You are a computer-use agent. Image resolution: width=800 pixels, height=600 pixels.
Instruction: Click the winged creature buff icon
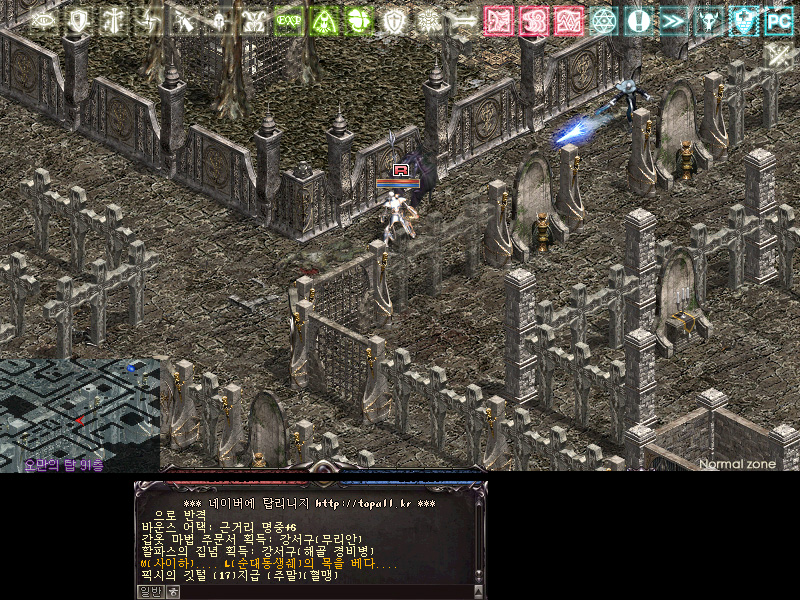[x=254, y=20]
